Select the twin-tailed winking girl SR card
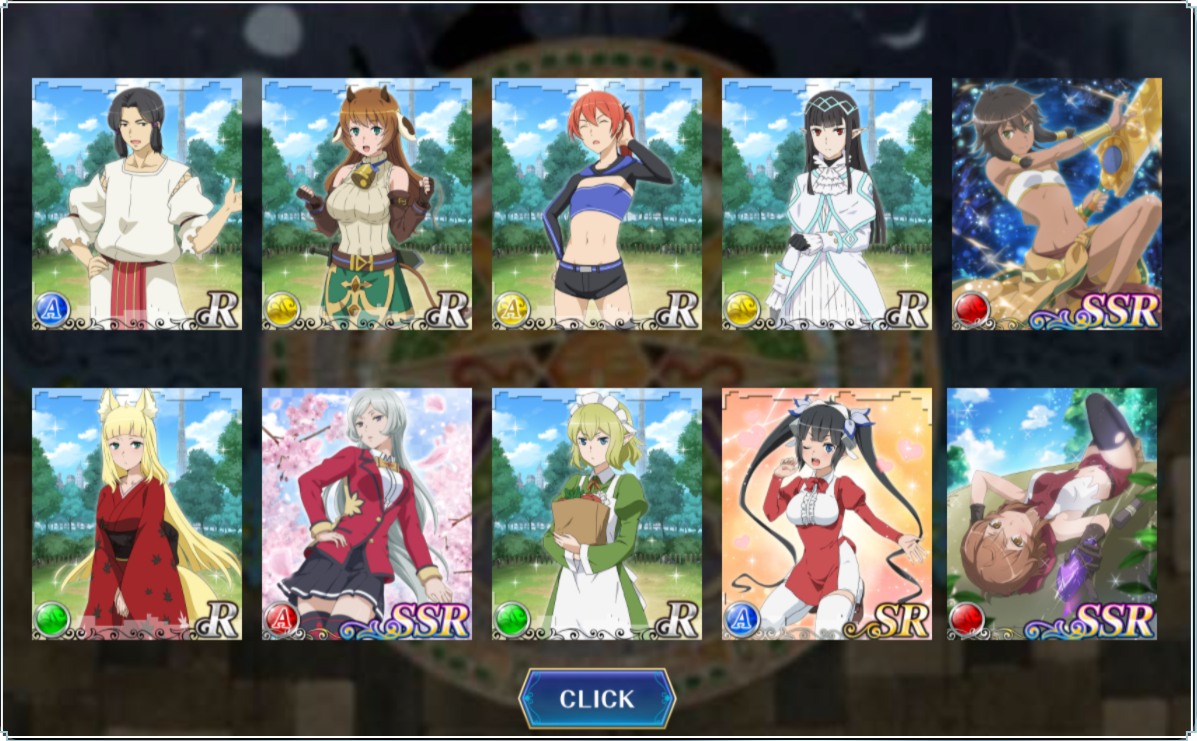This screenshot has width=1197, height=741. point(827,514)
